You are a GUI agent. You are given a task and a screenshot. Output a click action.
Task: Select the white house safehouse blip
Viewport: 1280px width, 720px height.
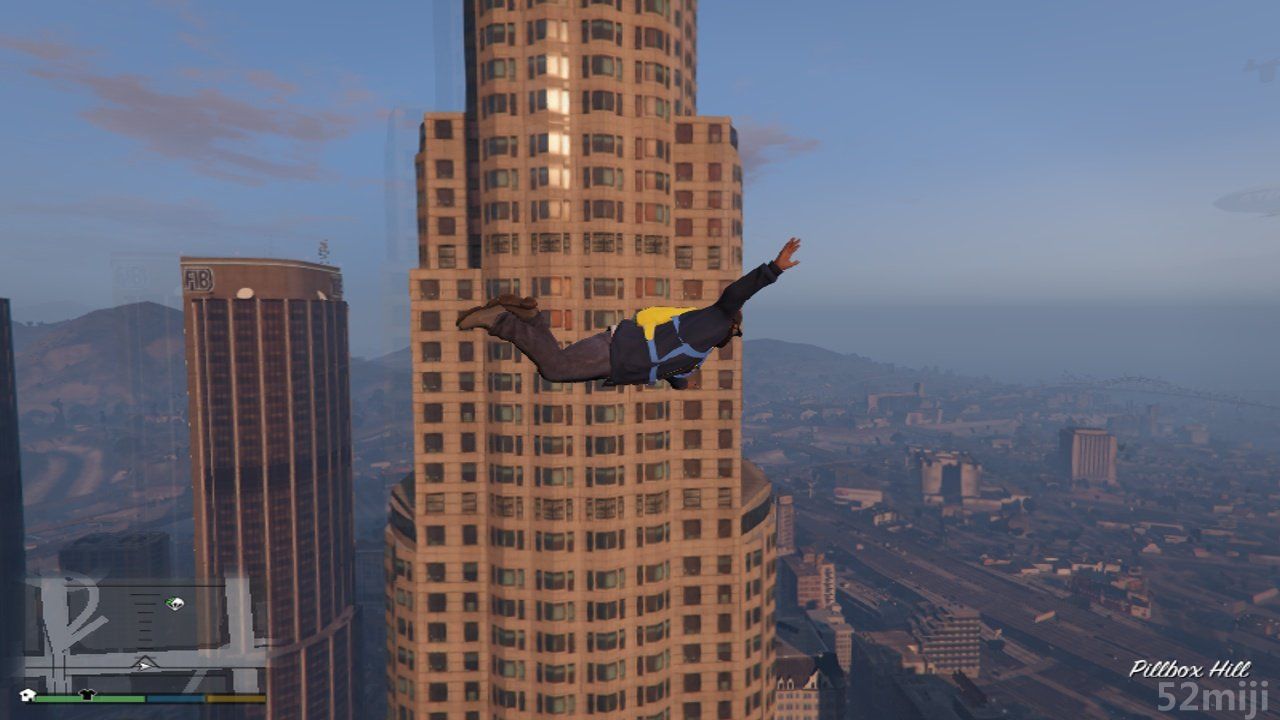(x=28, y=694)
